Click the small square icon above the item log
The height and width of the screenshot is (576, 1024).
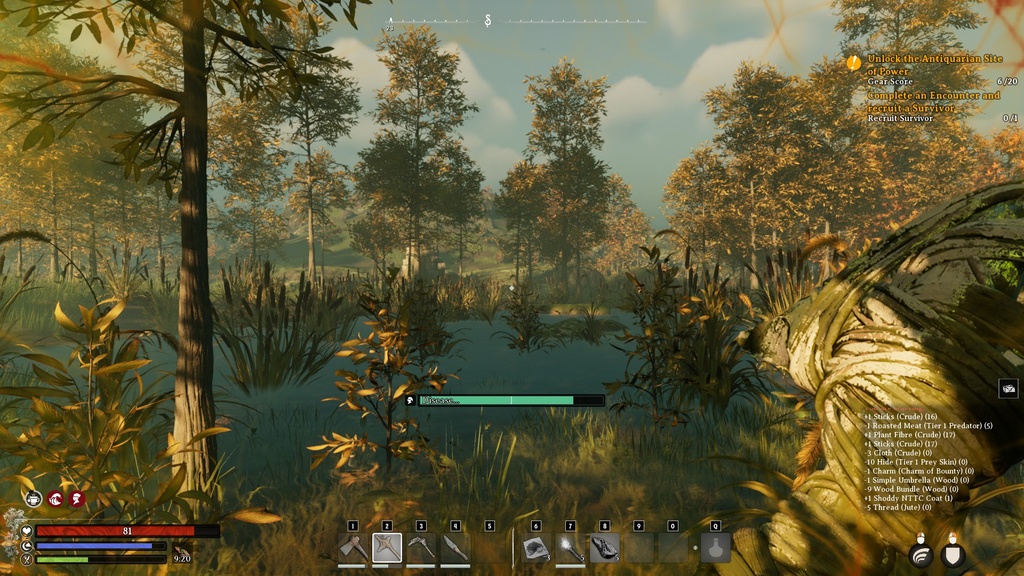coord(1008,389)
